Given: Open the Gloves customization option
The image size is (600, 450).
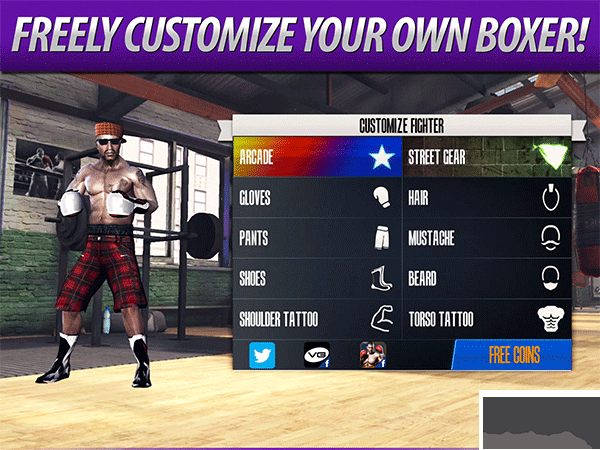Looking at the screenshot, I should (317, 198).
